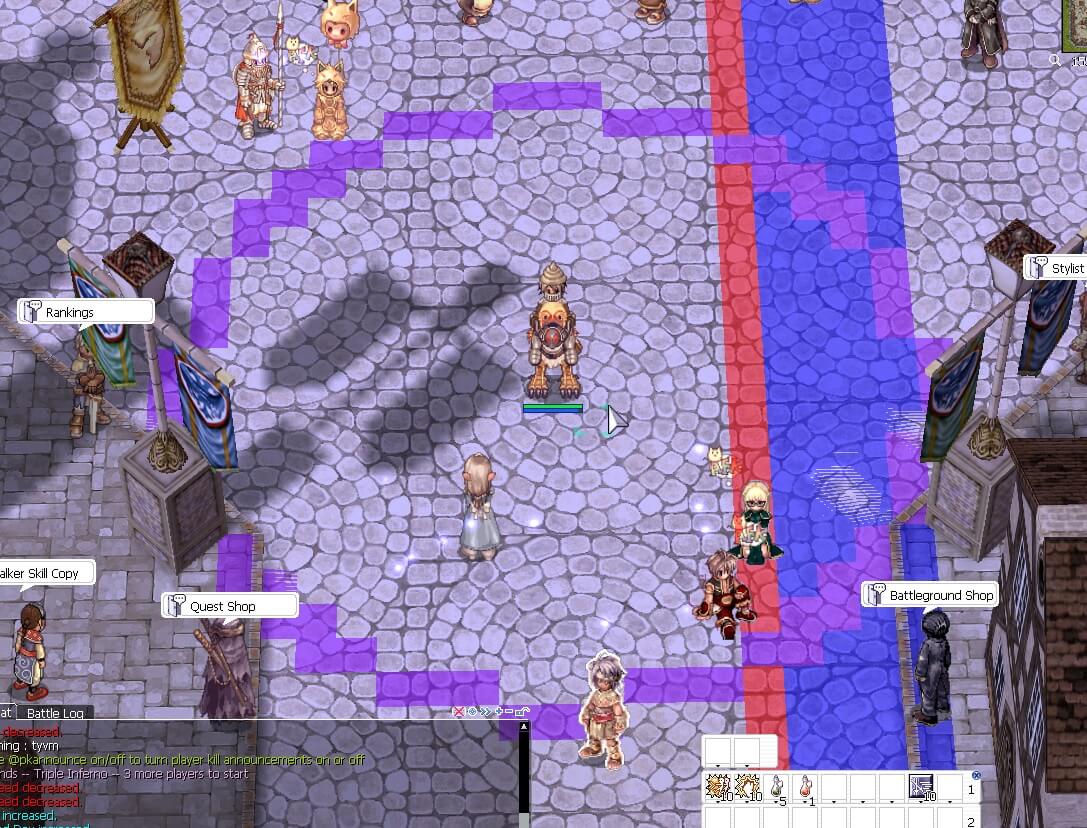Toggle the chat window lock icon
Image resolution: width=1087 pixels, height=828 pixels.
(x=522, y=712)
